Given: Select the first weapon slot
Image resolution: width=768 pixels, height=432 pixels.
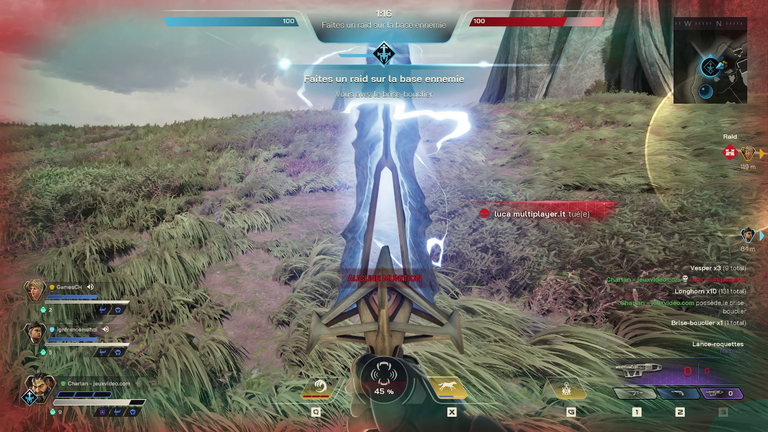Looking at the screenshot, I should point(636,394).
